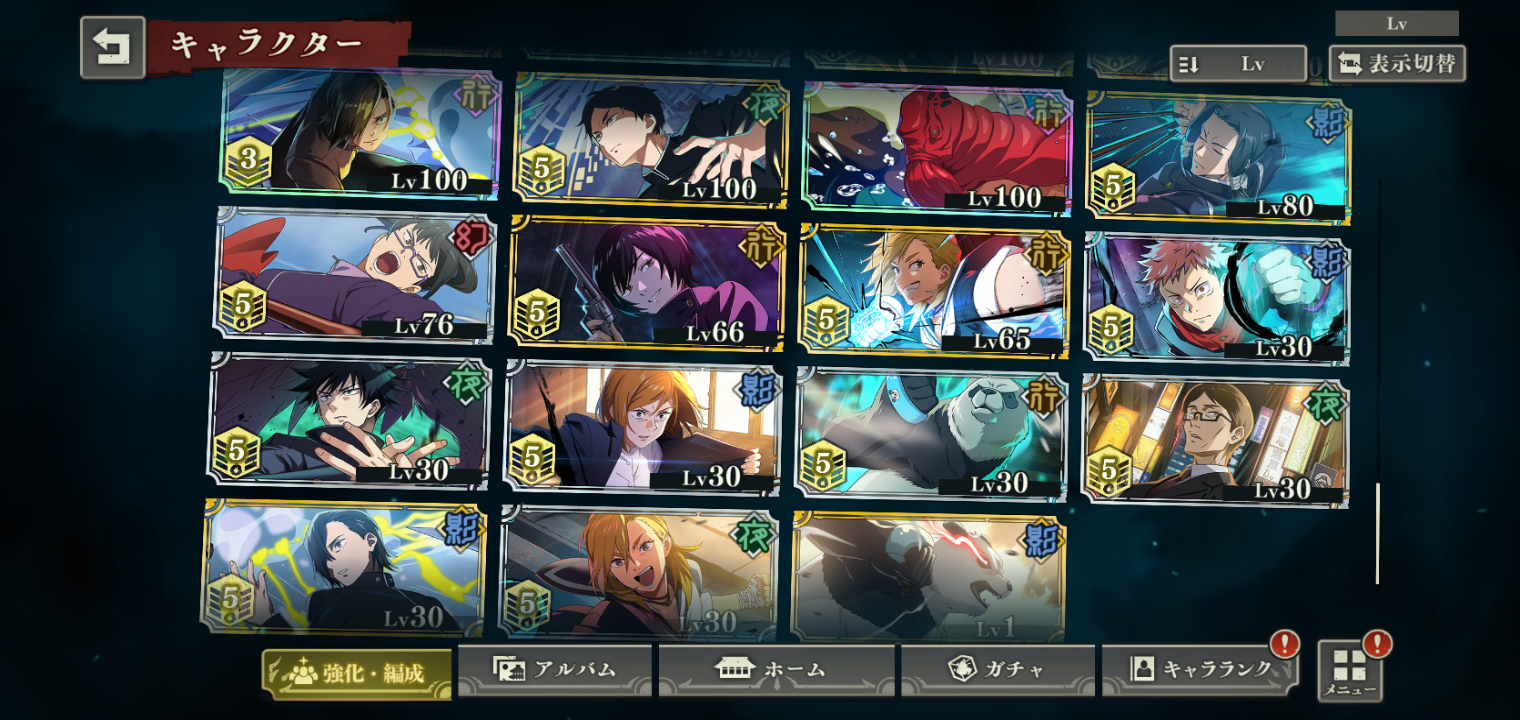The width and height of the screenshot is (1520, 720).
Task: Pick the Lv100 red-hooded character card
Action: pos(937,148)
